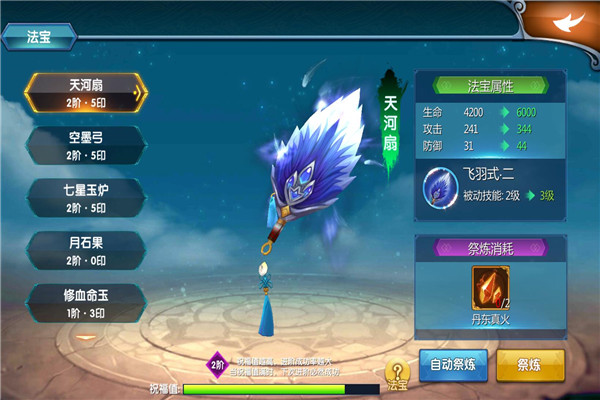This screenshot has height=400, width=600.
Task: Choose the 空墨弓 treasure entry
Action: pyautogui.click(x=85, y=144)
